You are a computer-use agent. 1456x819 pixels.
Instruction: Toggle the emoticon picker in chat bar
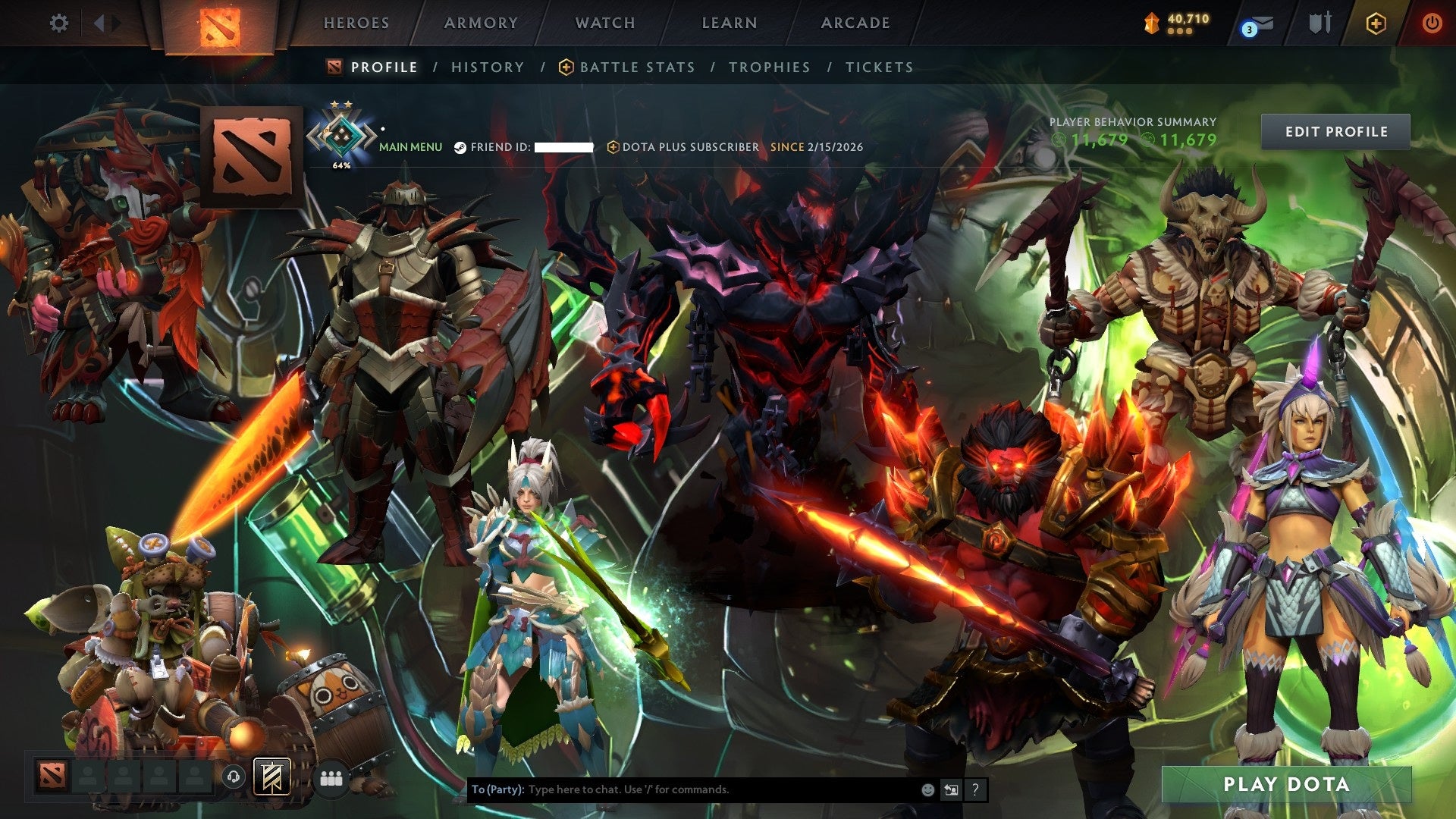[x=927, y=789]
